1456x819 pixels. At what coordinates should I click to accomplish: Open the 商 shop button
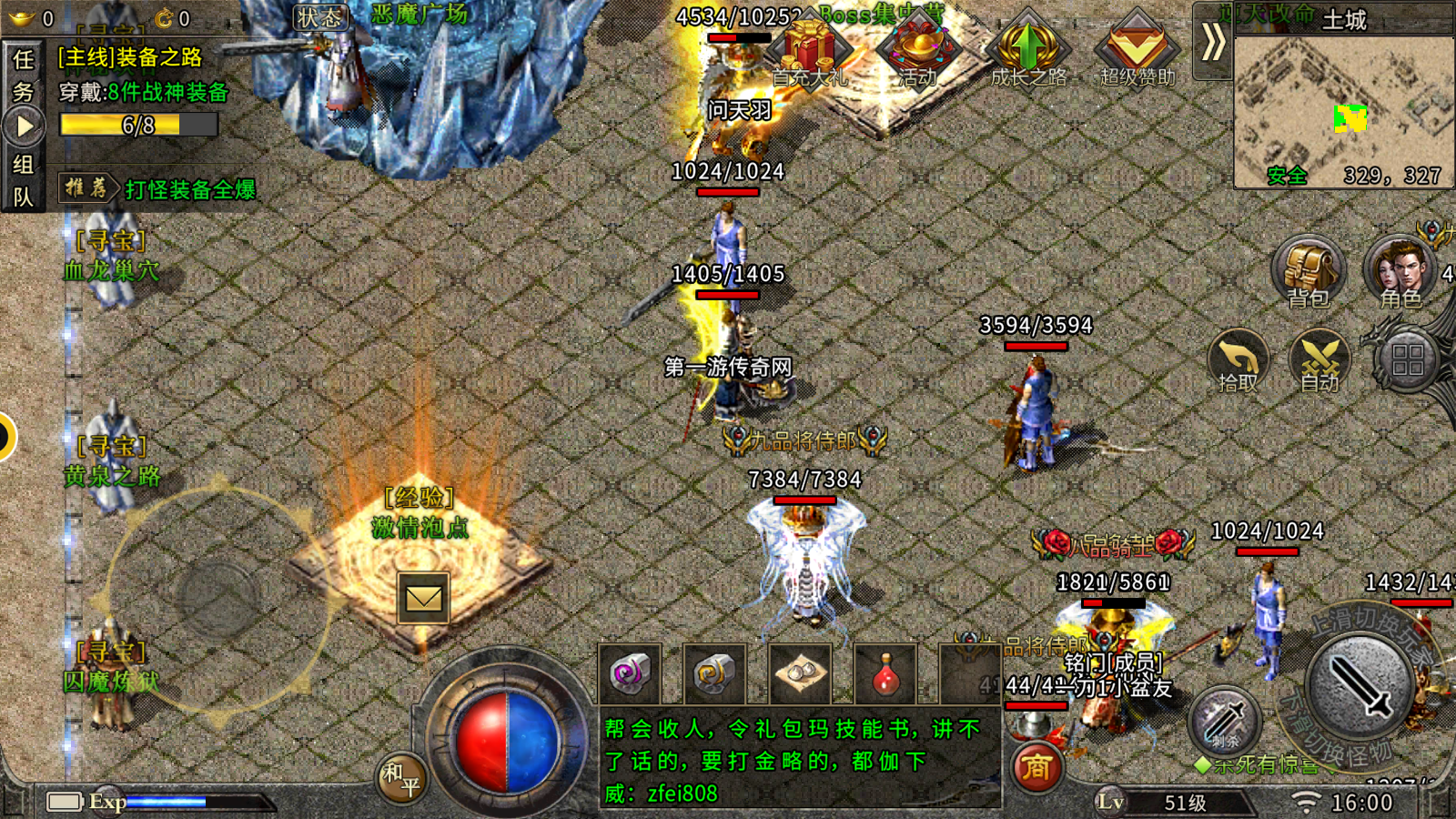click(1036, 767)
